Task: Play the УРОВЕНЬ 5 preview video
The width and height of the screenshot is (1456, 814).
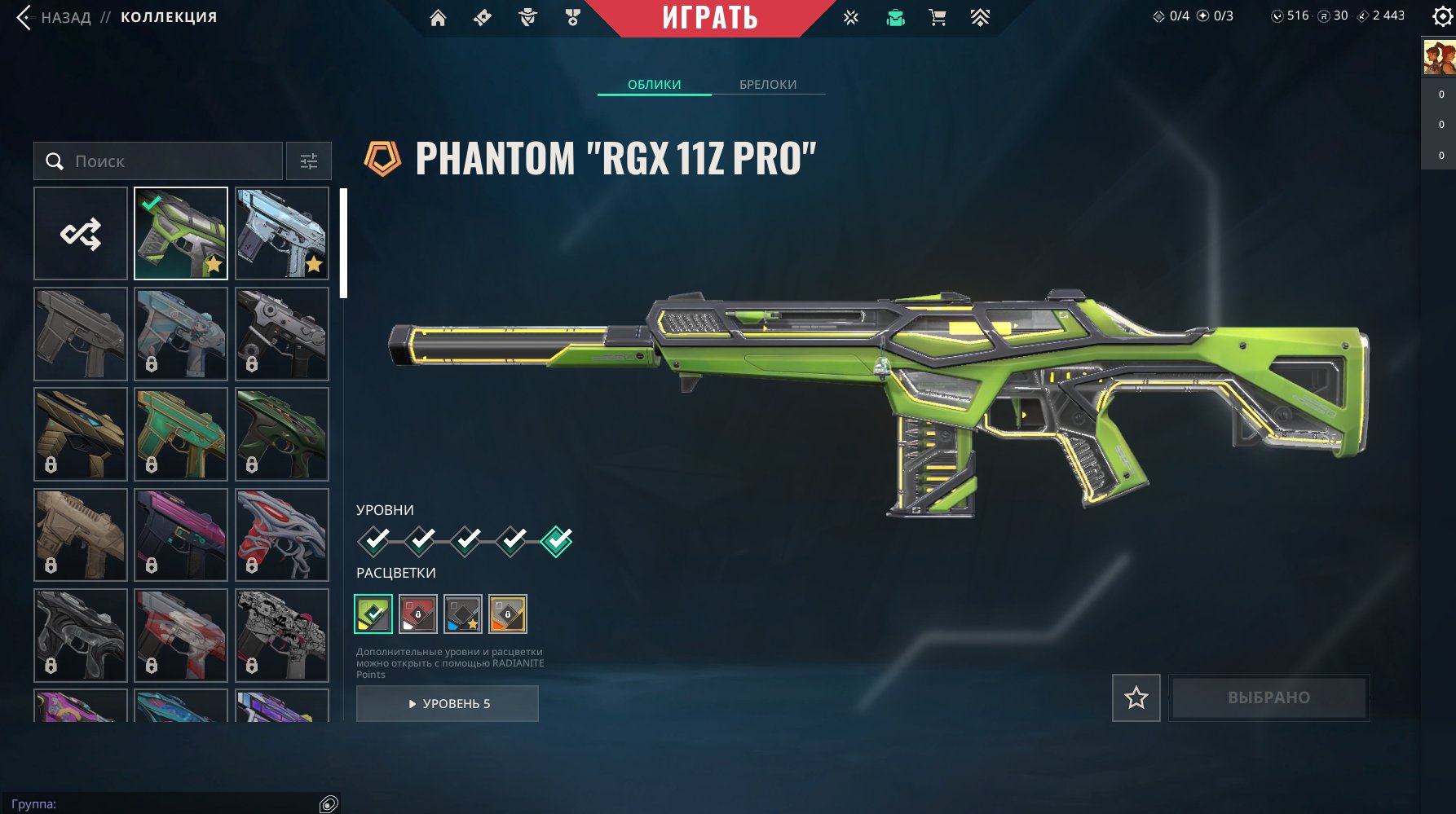Action: [x=448, y=704]
